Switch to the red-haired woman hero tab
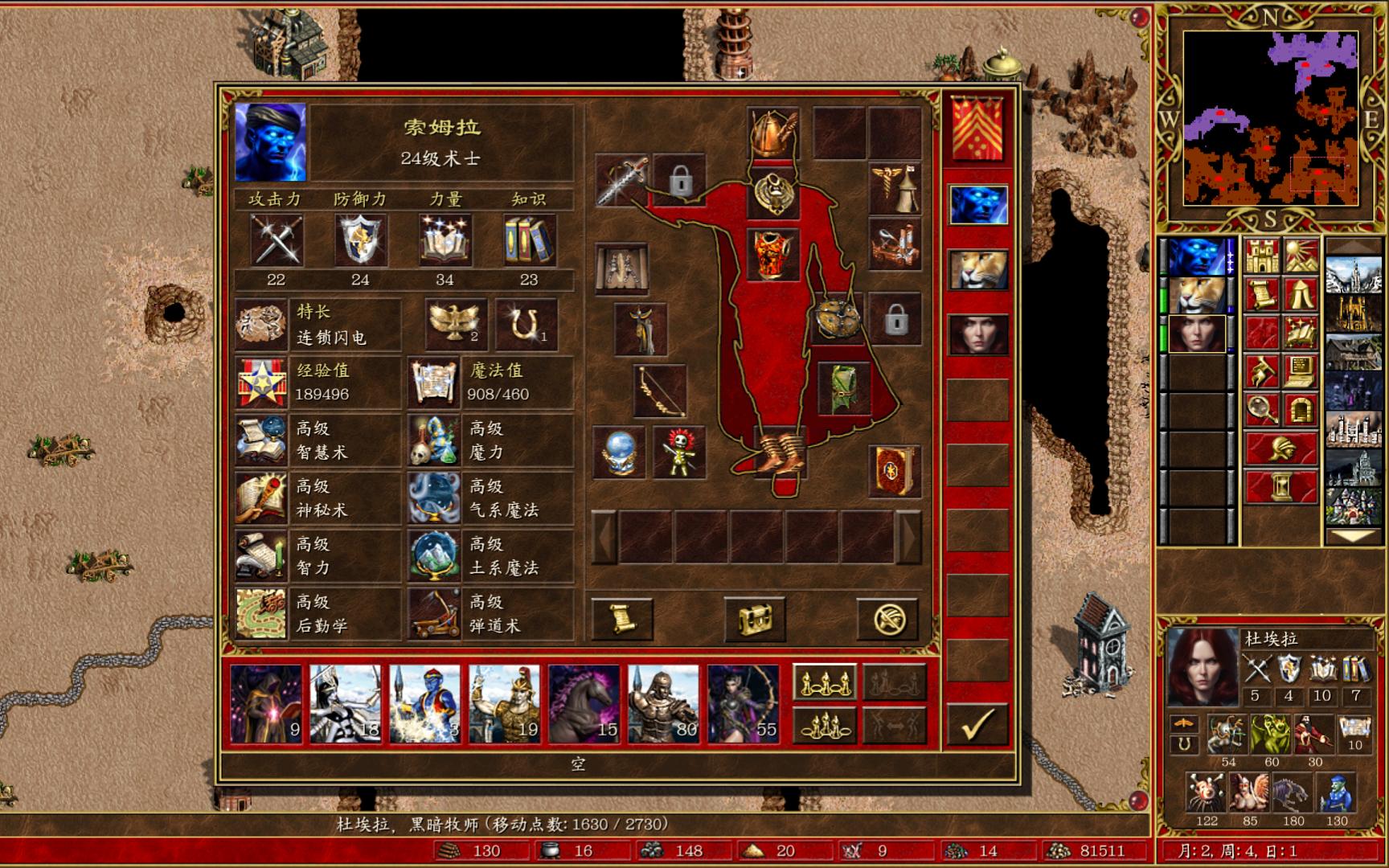The width and height of the screenshot is (1389, 868). click(x=978, y=334)
